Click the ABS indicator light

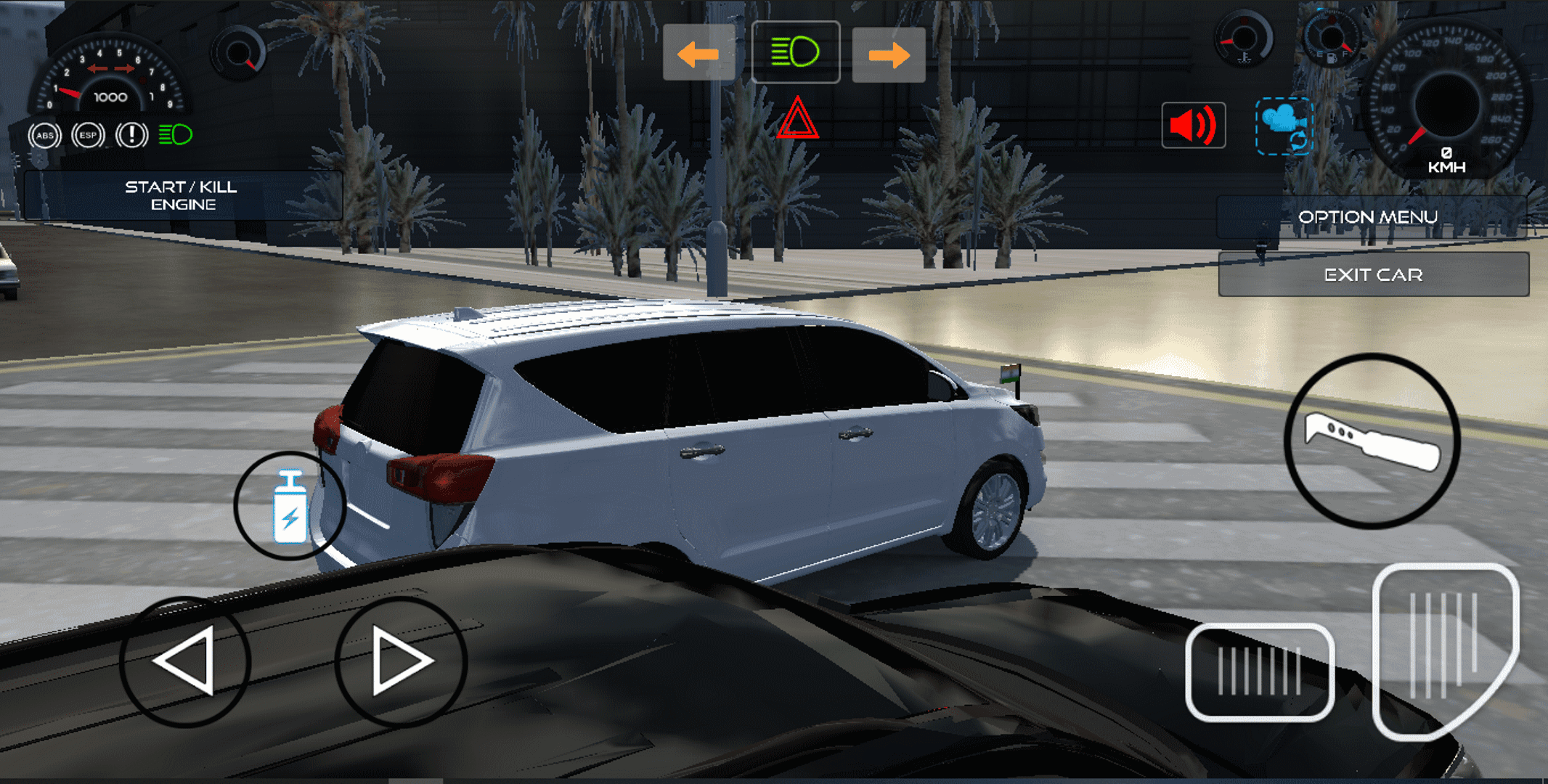coord(44,134)
